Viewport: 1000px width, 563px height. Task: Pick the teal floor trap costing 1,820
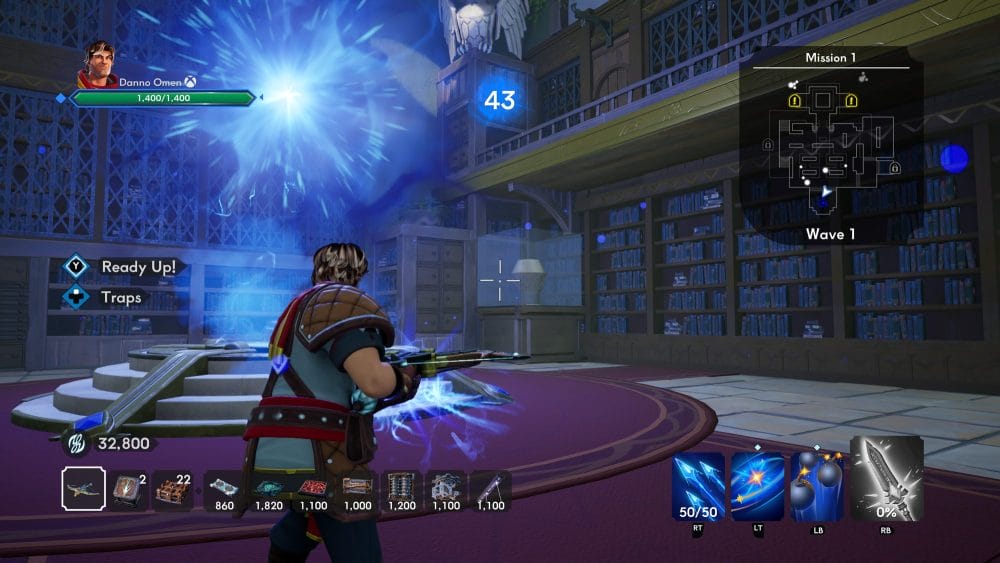pyautogui.click(x=270, y=489)
